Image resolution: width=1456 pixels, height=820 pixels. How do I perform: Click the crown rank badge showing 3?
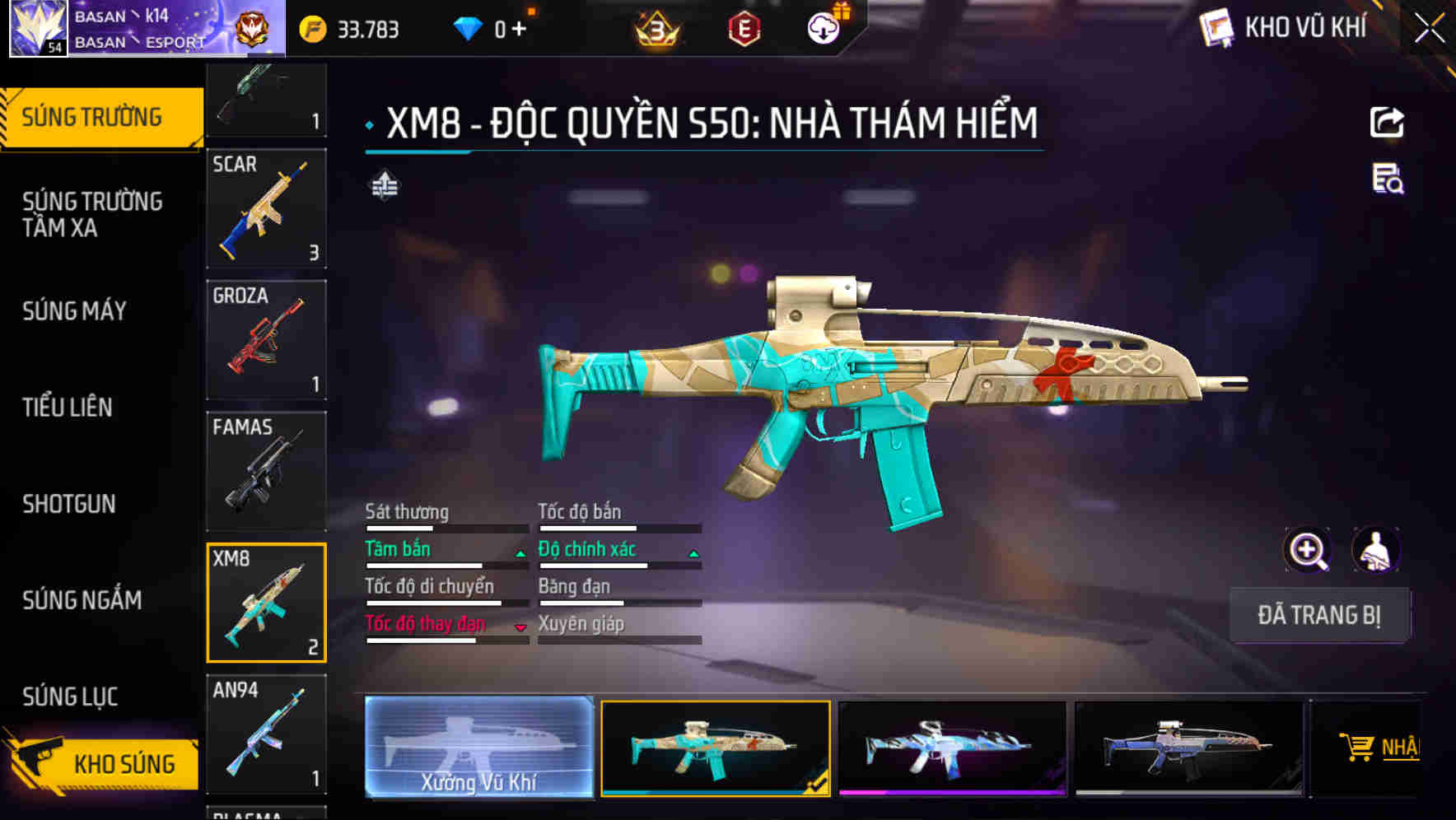(655, 27)
